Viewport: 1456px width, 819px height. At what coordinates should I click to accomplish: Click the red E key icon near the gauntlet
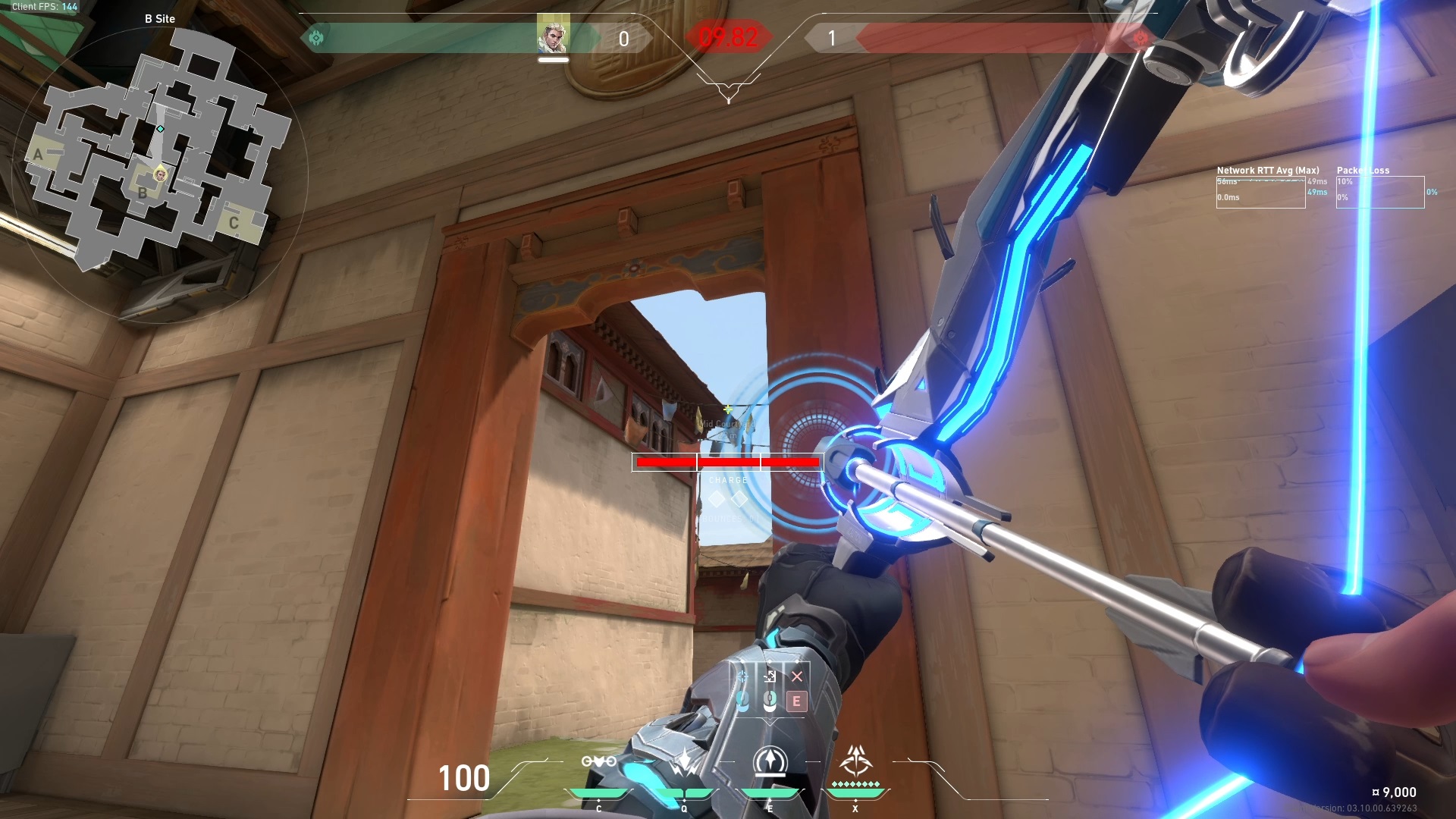pyautogui.click(x=797, y=701)
